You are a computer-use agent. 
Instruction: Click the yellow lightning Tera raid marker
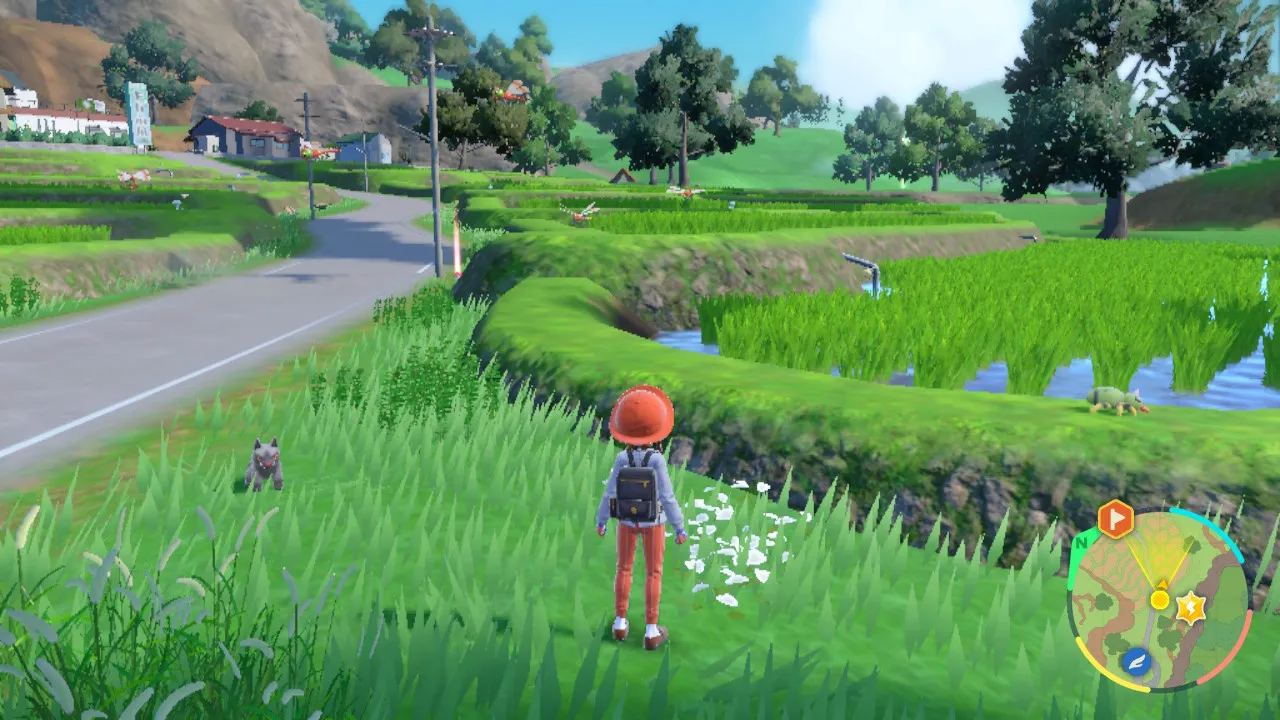tap(1190, 607)
